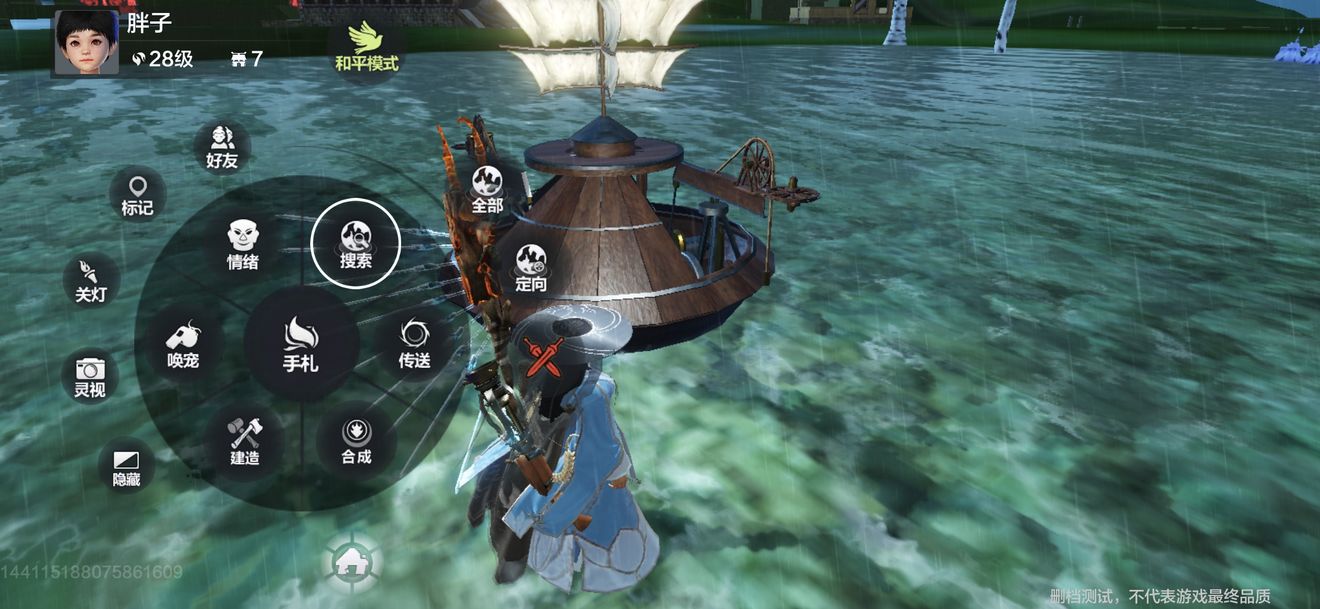Pick the 定向 directed search sub-option
1320x609 pixels.
[x=531, y=267]
